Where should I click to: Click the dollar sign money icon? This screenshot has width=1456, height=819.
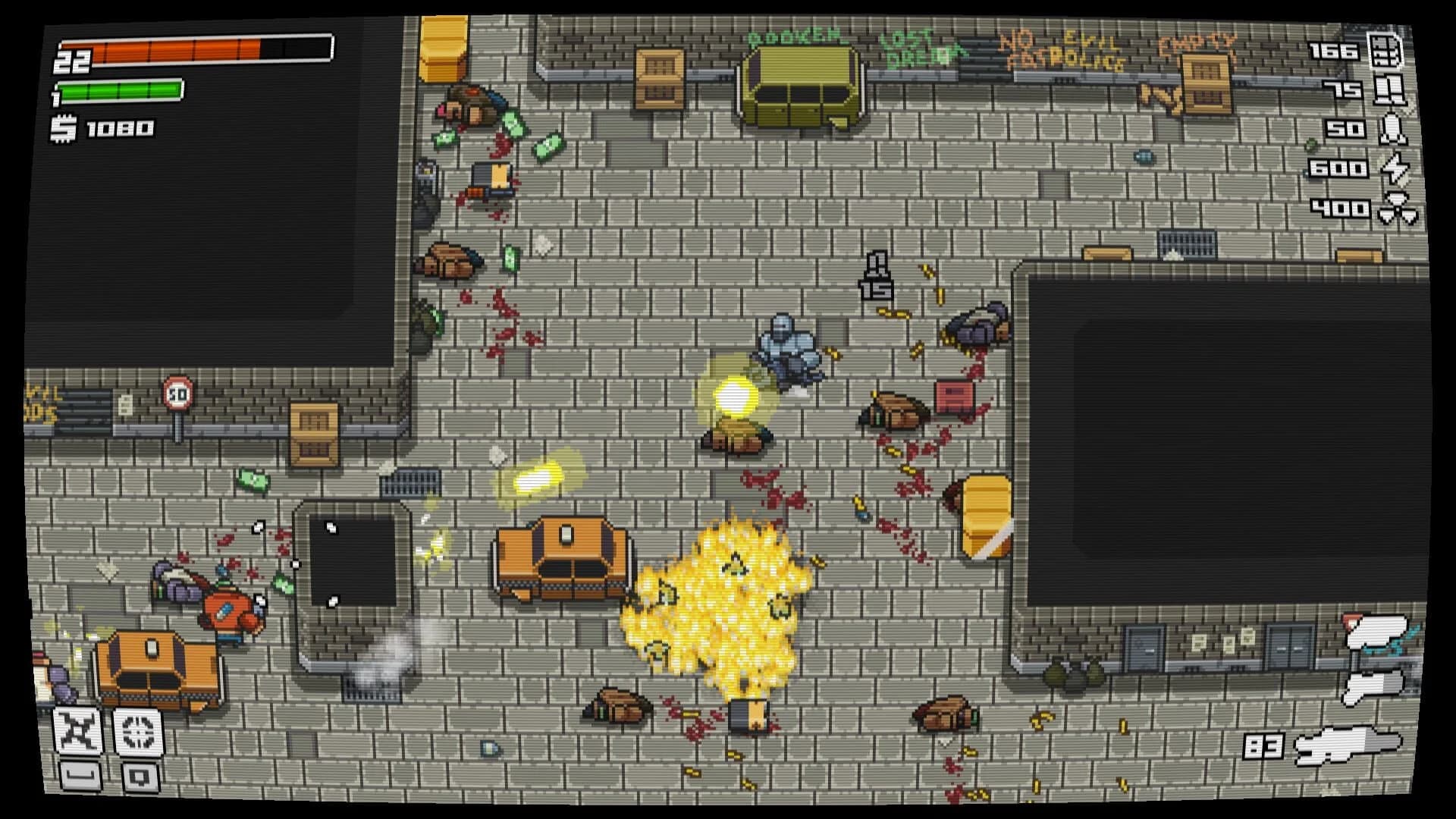click(62, 128)
